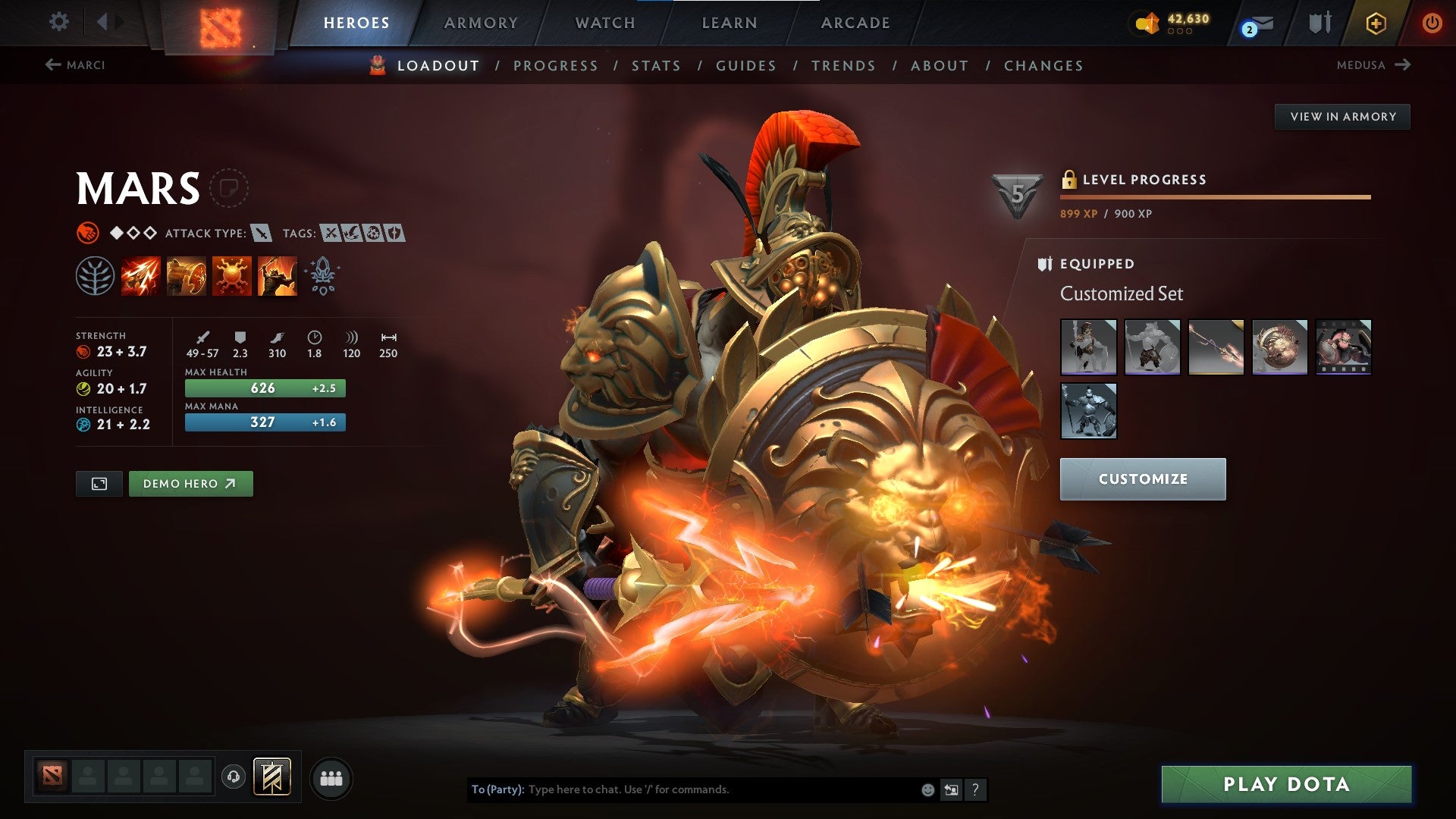This screenshot has height=819, width=1456.
Task: View Mars's Bulwark ability icon
Action: pos(184,275)
